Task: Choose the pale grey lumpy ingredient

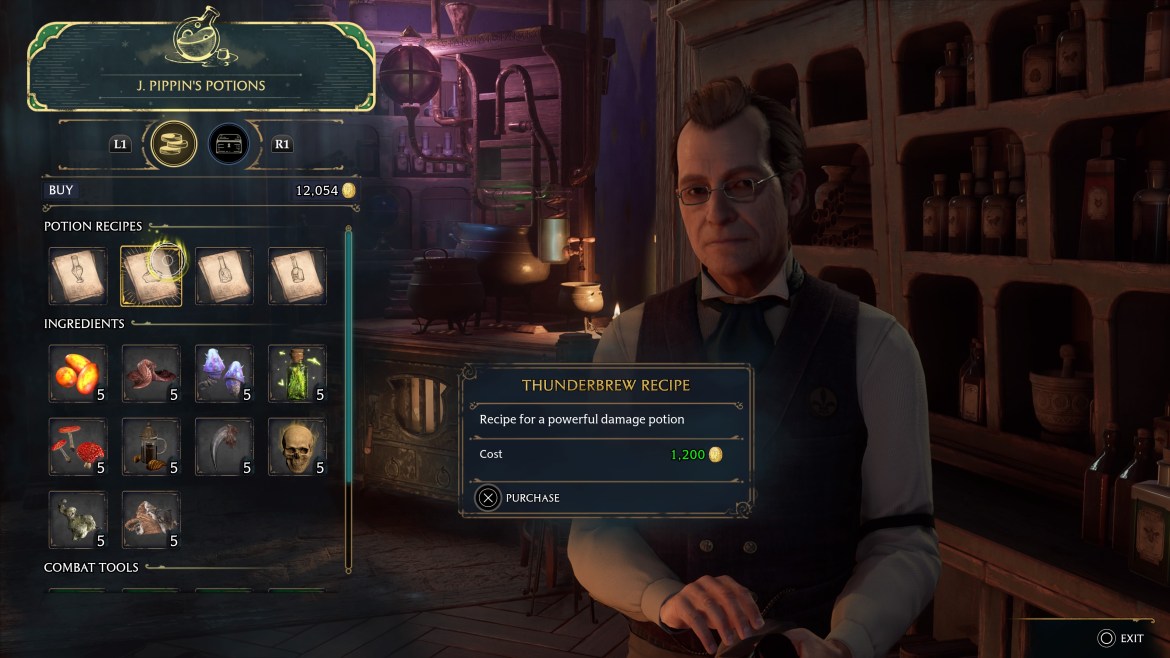Action: pos(78,520)
